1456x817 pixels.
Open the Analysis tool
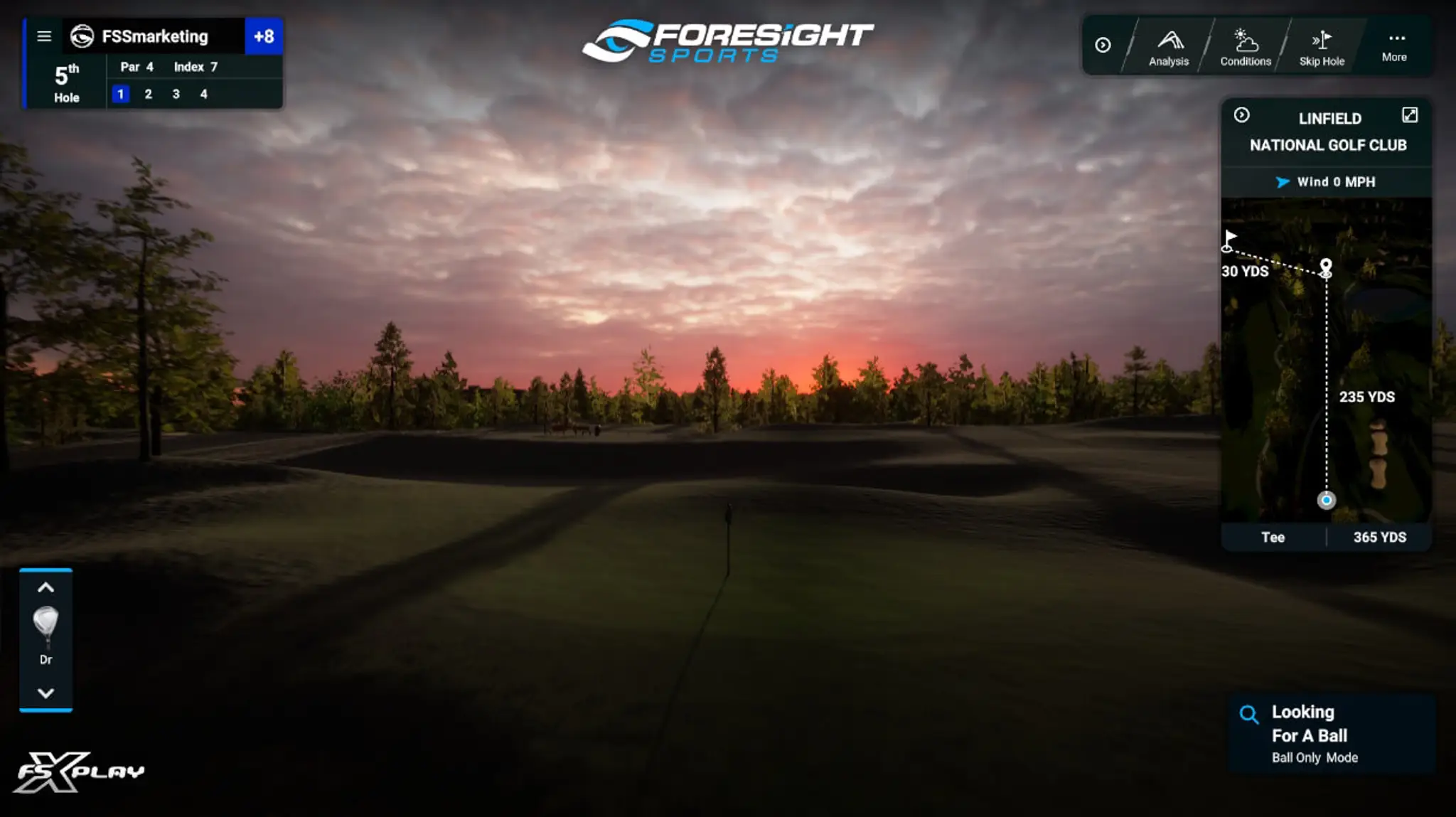coord(1169,45)
